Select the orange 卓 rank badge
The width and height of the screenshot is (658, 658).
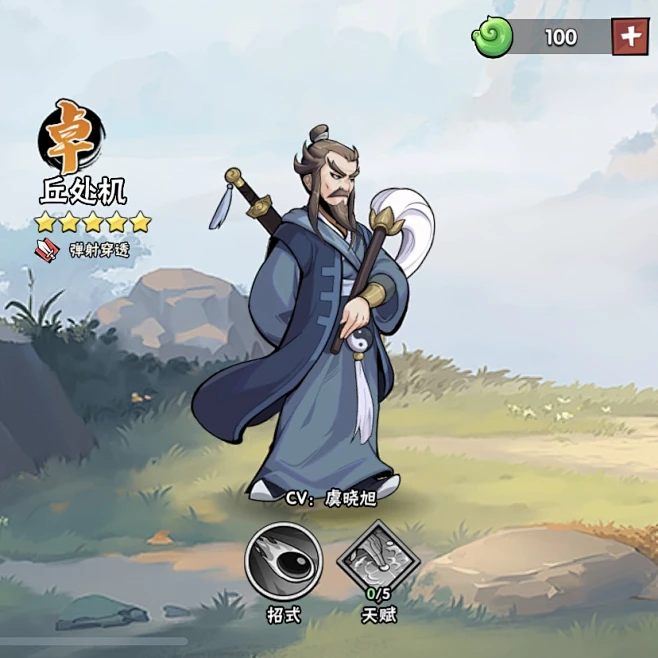click(x=72, y=137)
